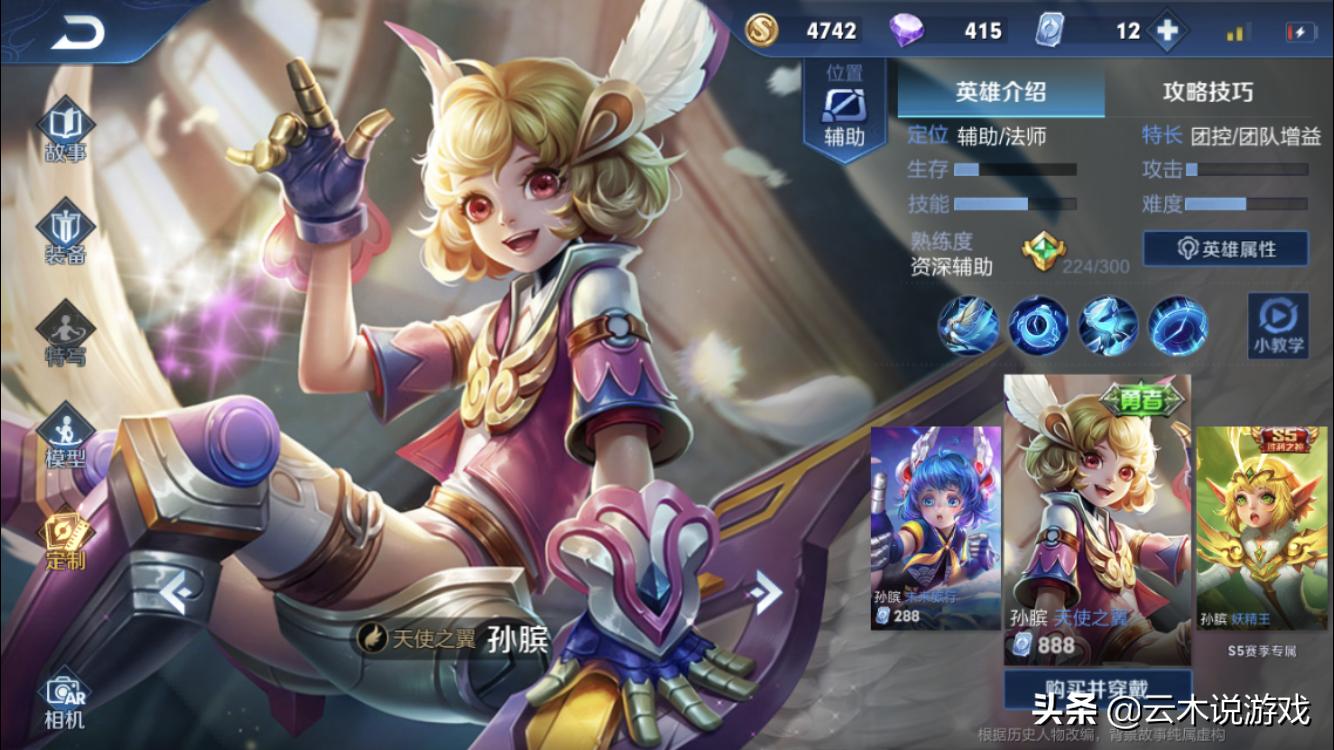Viewport: 1334px width, 750px height.
Task: Go back using the return arrow
Action: (x=78, y=34)
